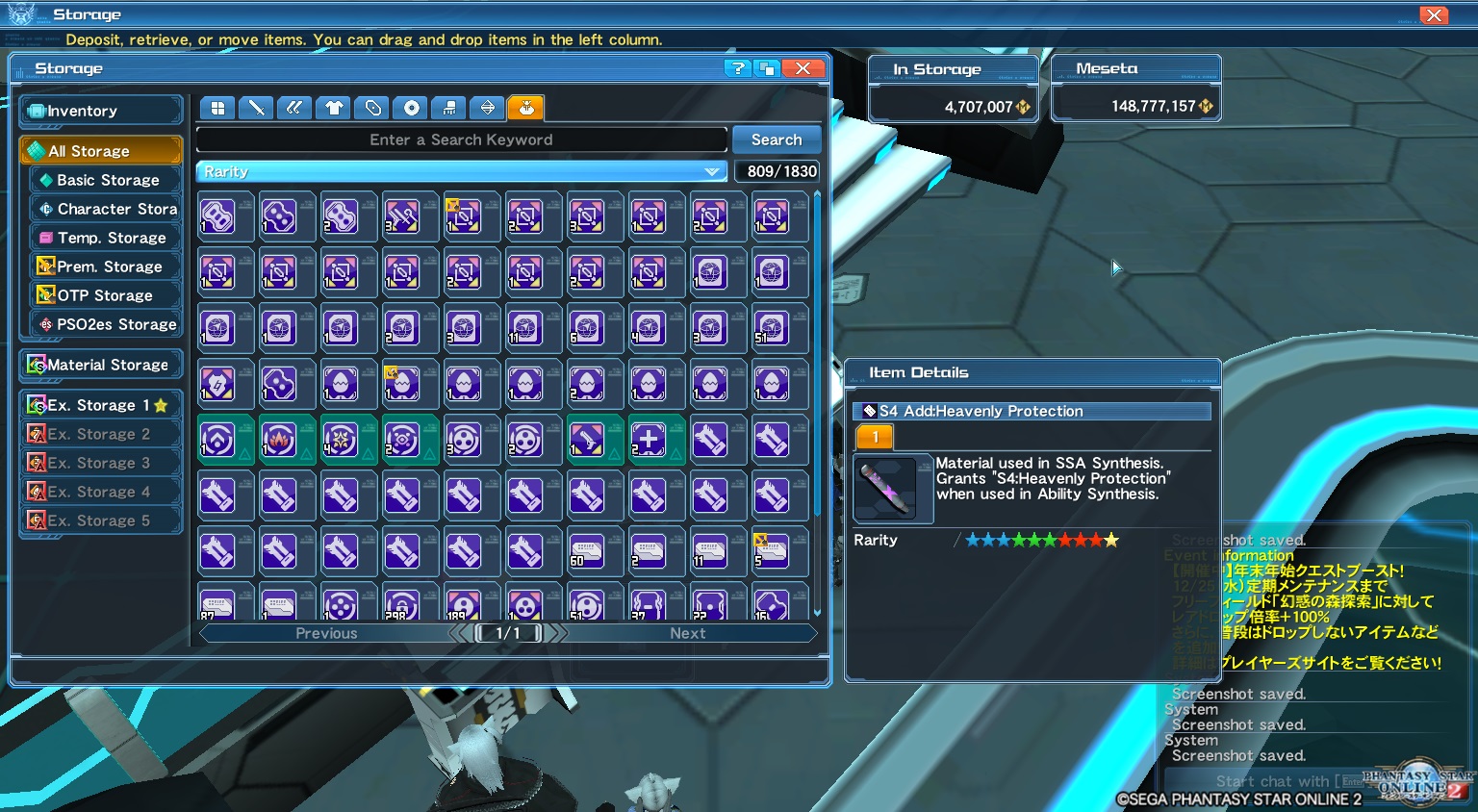This screenshot has width=1478, height=812.
Task: Select the green flame ability item
Action: 287,440
